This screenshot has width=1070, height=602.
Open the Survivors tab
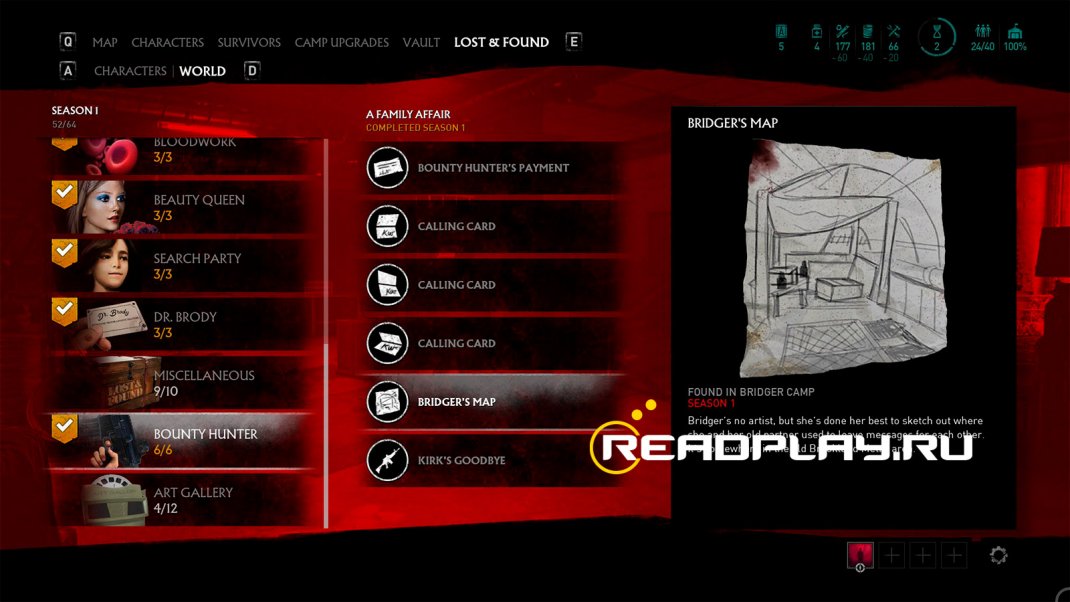(x=249, y=43)
